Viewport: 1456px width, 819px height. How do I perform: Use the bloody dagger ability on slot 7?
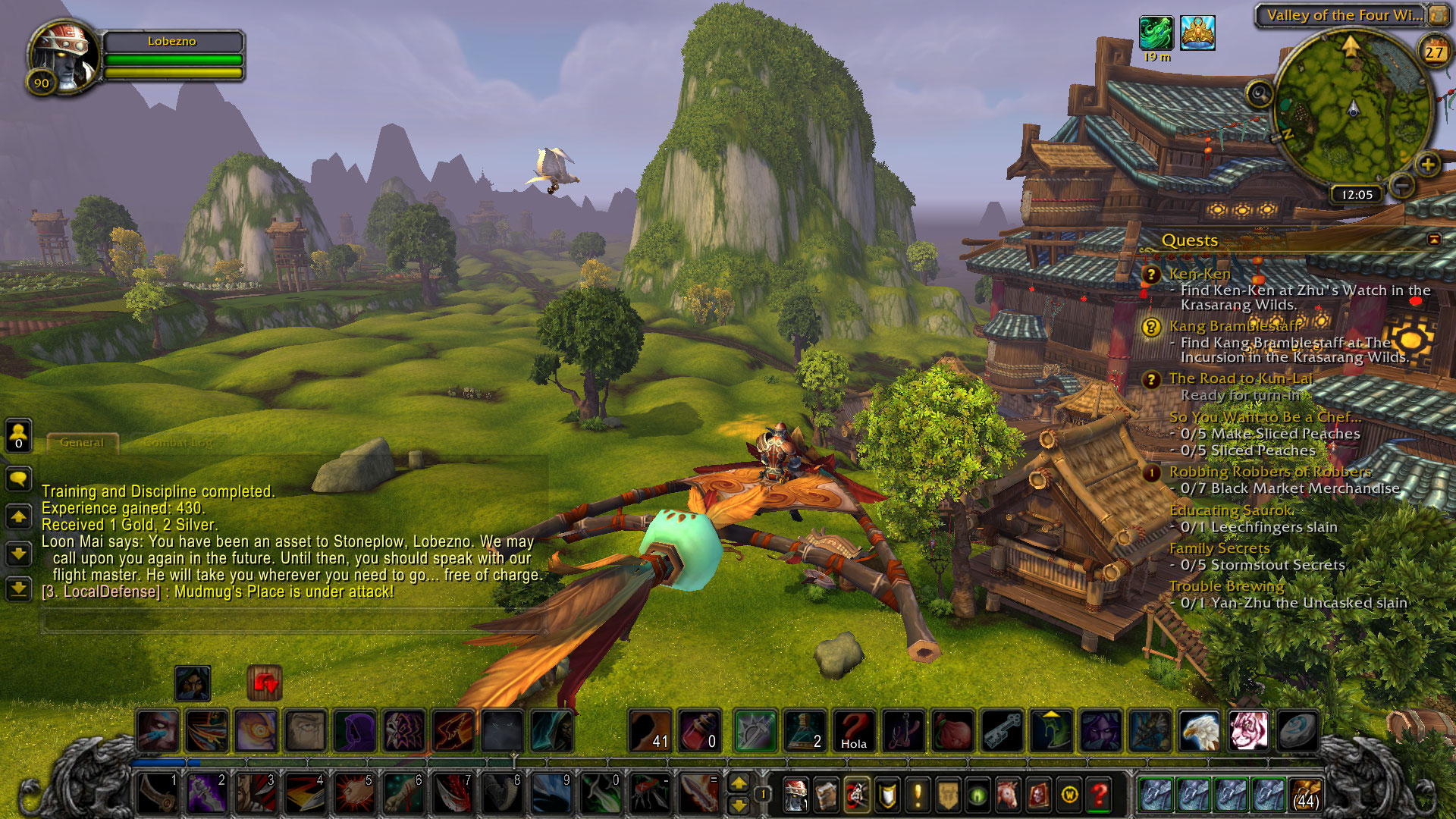coord(454,793)
